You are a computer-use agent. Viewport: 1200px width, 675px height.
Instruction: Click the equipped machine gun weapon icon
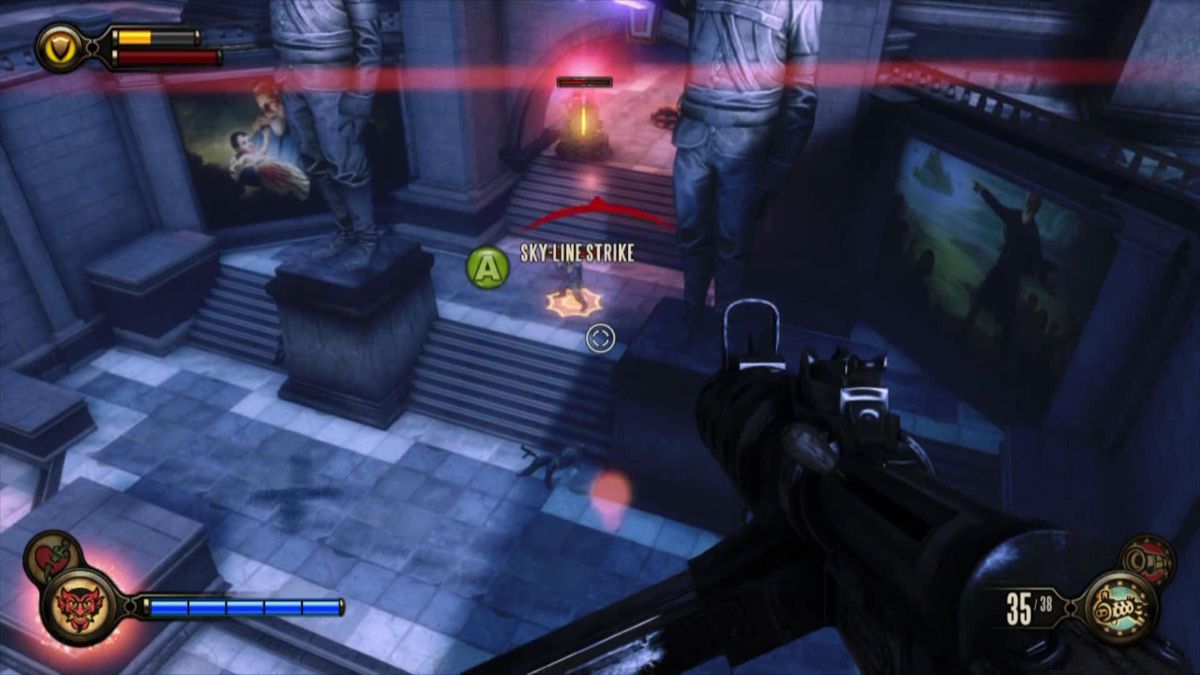[x=1120, y=606]
